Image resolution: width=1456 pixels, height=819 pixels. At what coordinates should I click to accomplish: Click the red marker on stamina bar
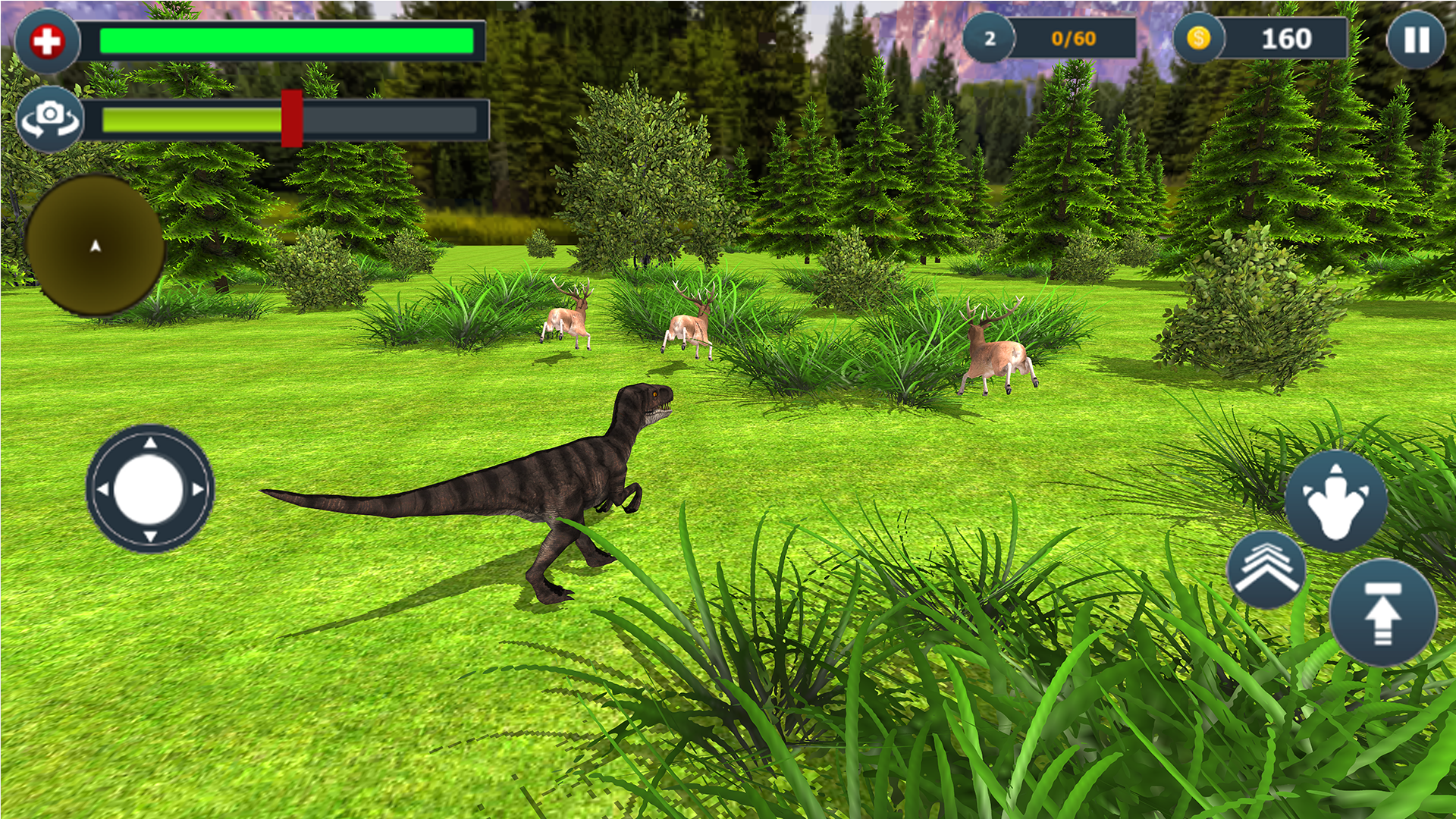point(292,119)
